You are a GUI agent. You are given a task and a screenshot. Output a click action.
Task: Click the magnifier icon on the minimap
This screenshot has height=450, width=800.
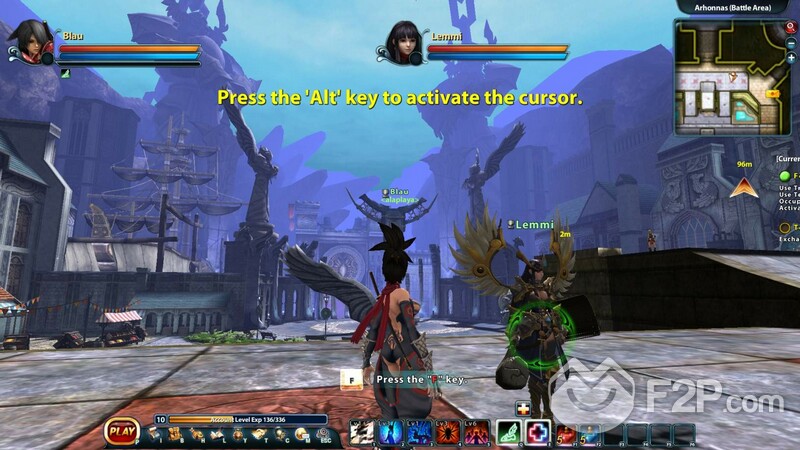(x=791, y=28)
